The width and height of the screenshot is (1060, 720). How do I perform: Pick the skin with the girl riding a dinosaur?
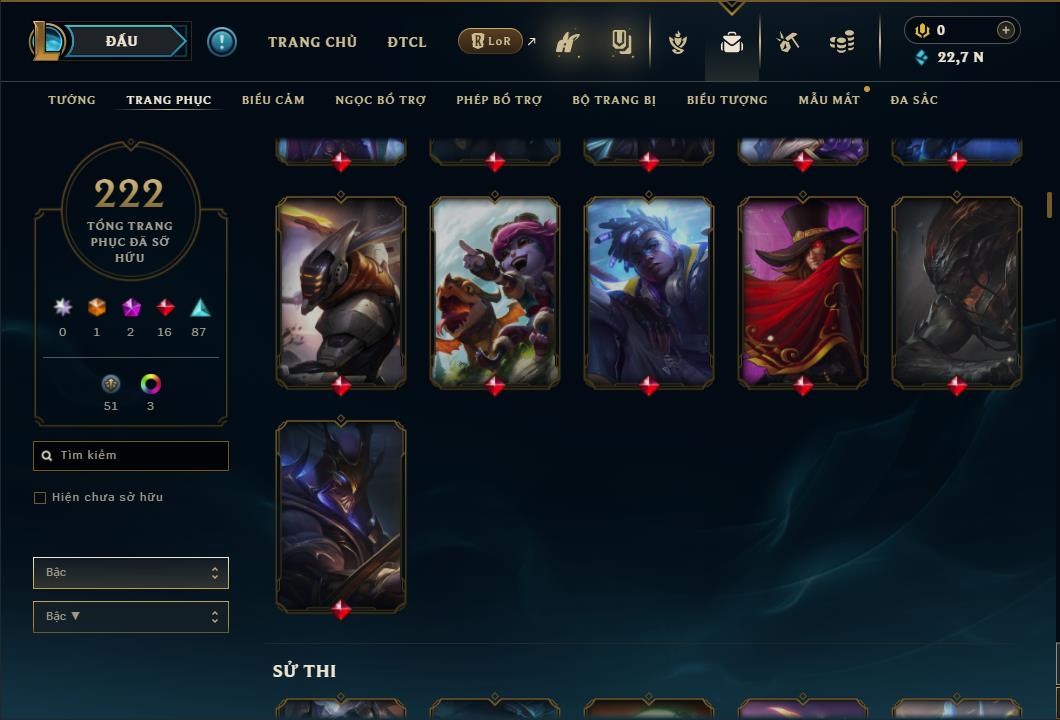tap(495, 290)
